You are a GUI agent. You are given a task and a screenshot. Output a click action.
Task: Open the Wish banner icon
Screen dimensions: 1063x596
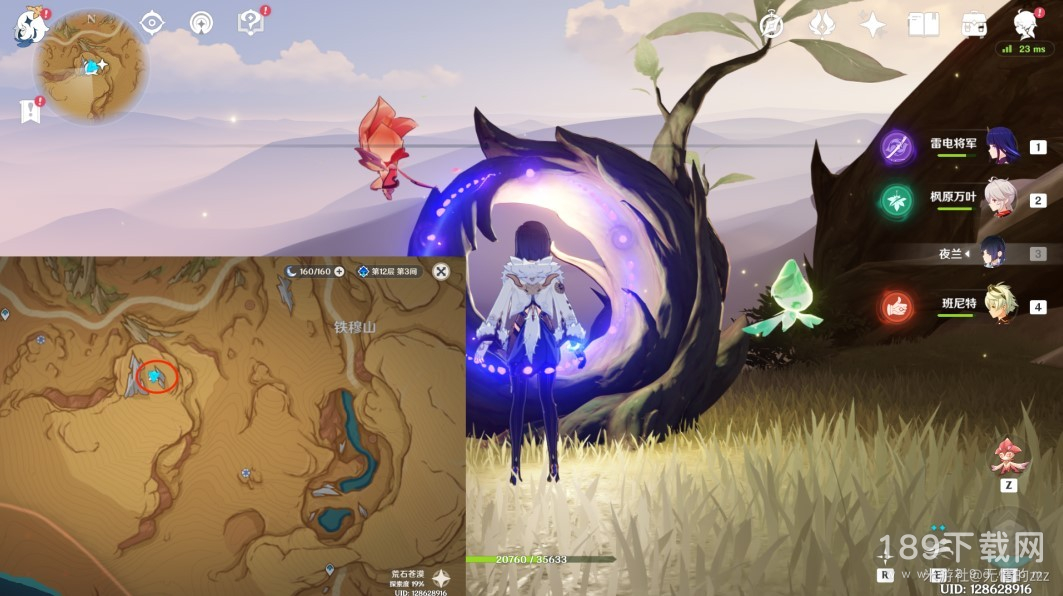pyautogui.click(x=822, y=25)
